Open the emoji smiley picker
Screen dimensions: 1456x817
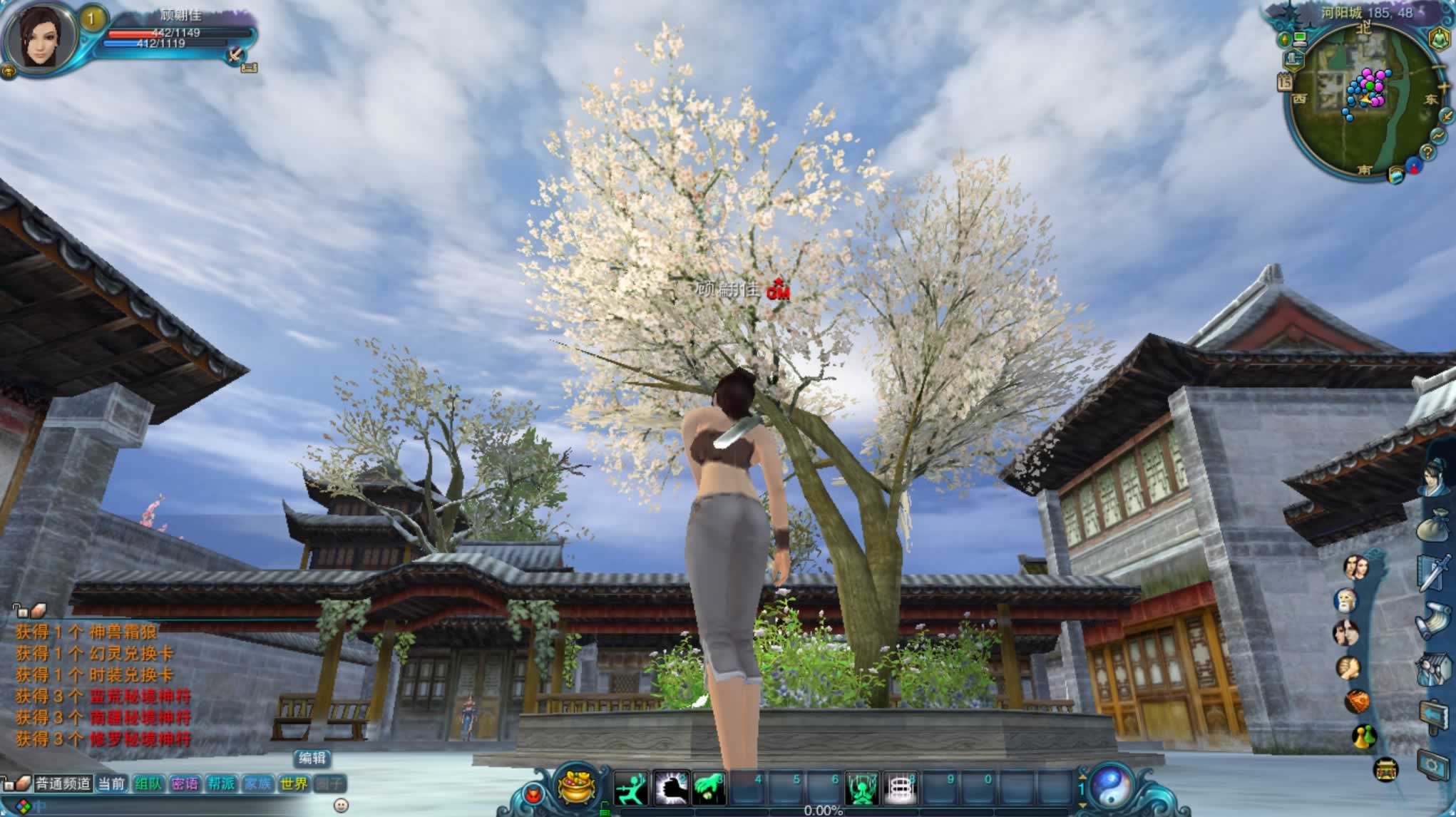[x=341, y=806]
